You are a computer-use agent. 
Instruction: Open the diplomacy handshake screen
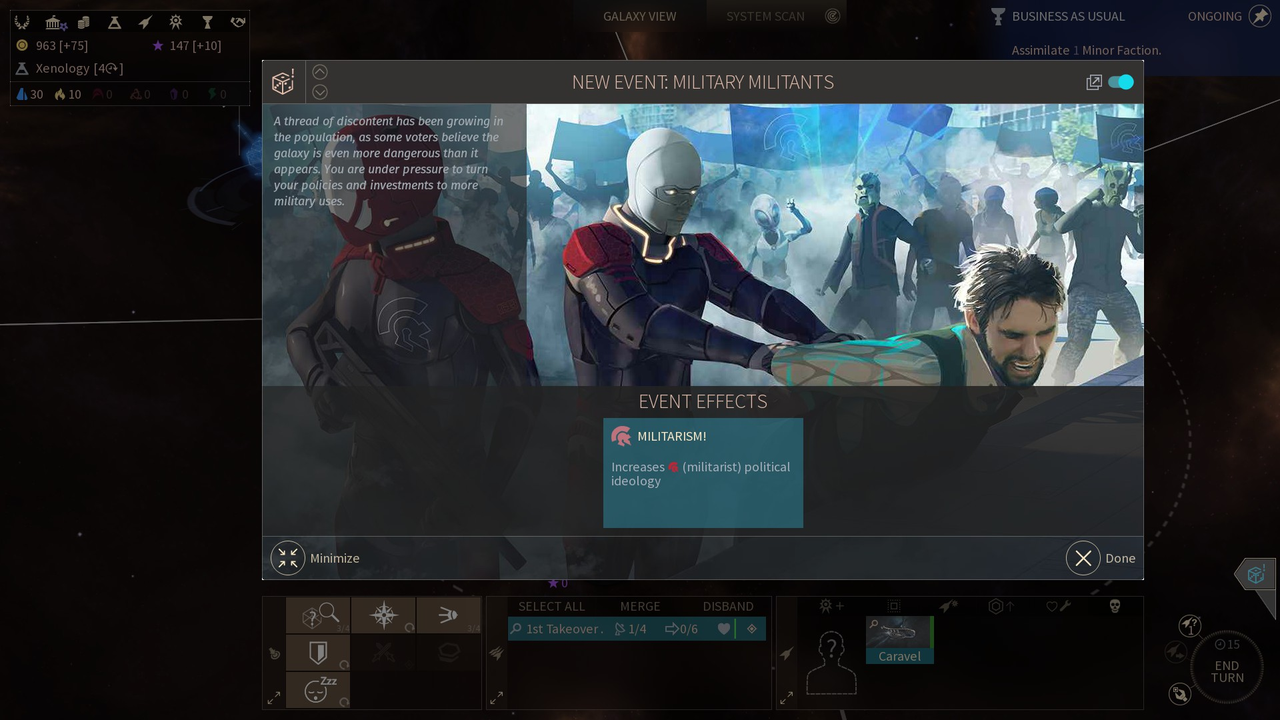click(x=238, y=22)
